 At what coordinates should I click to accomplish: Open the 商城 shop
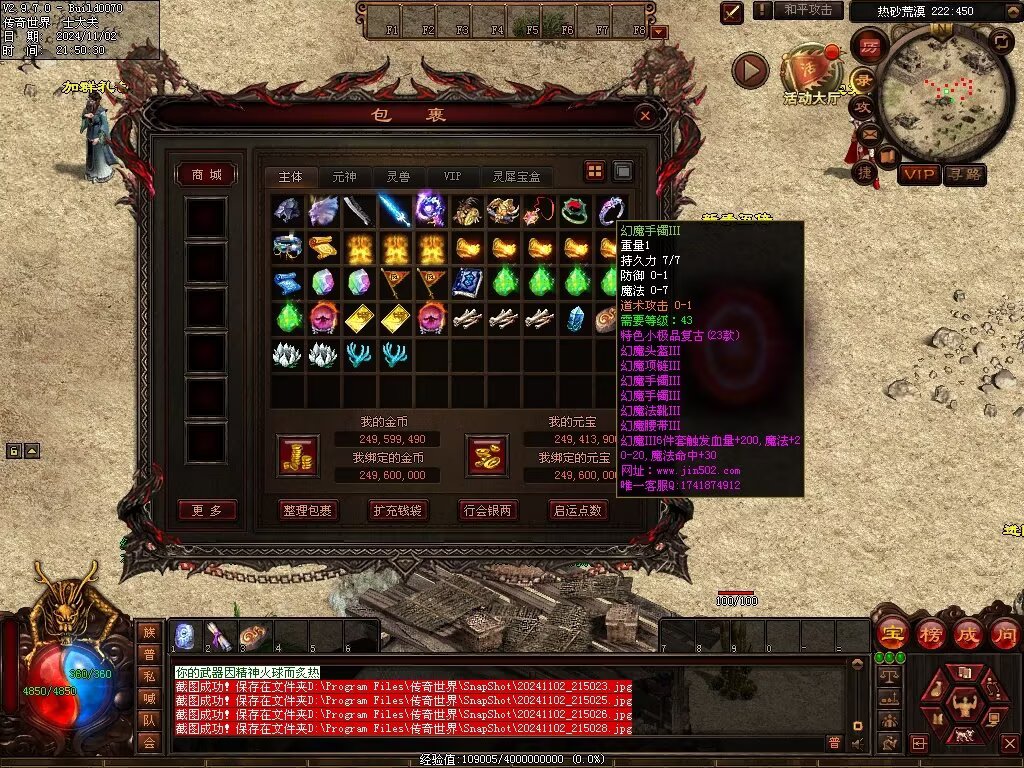[206, 174]
